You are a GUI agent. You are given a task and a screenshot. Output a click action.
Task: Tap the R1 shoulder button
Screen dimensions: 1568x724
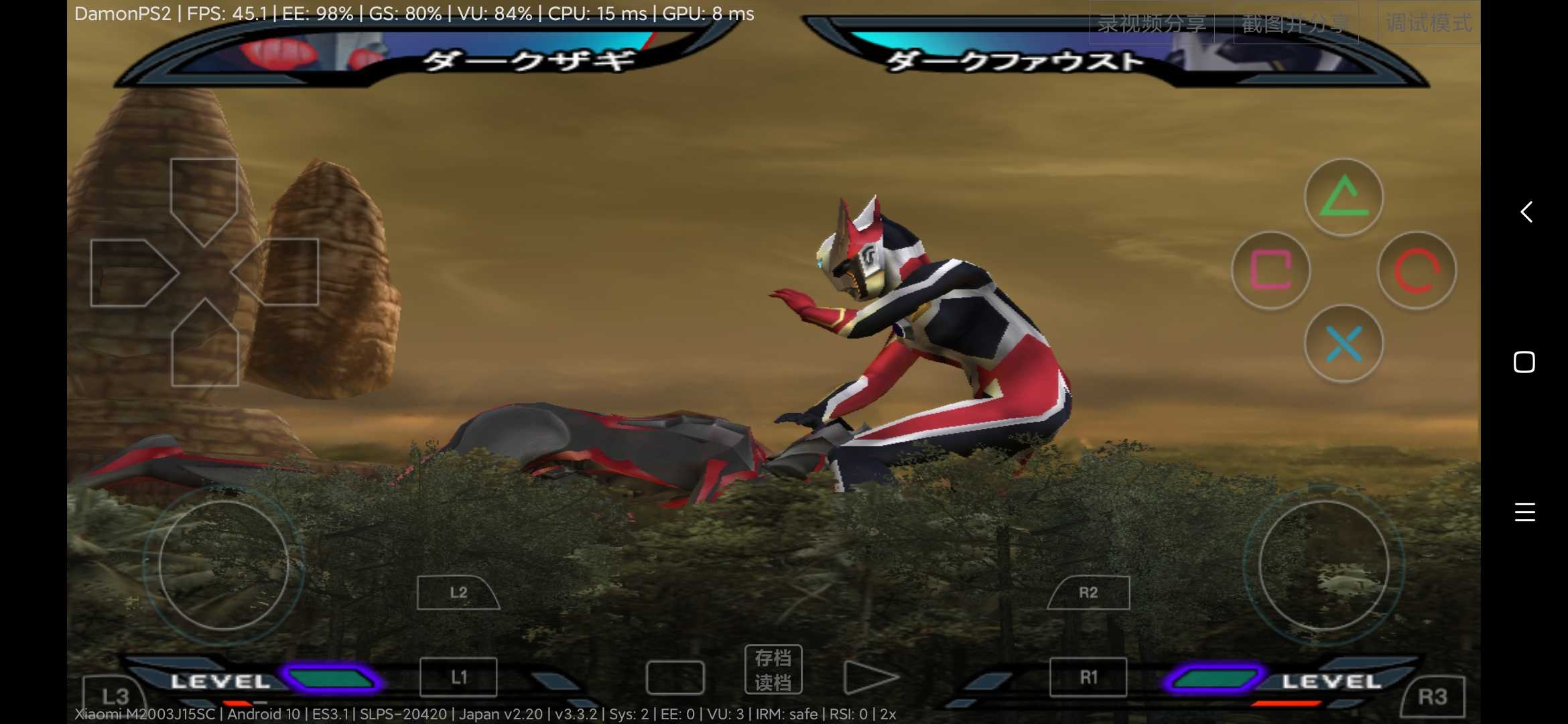[x=1087, y=676]
